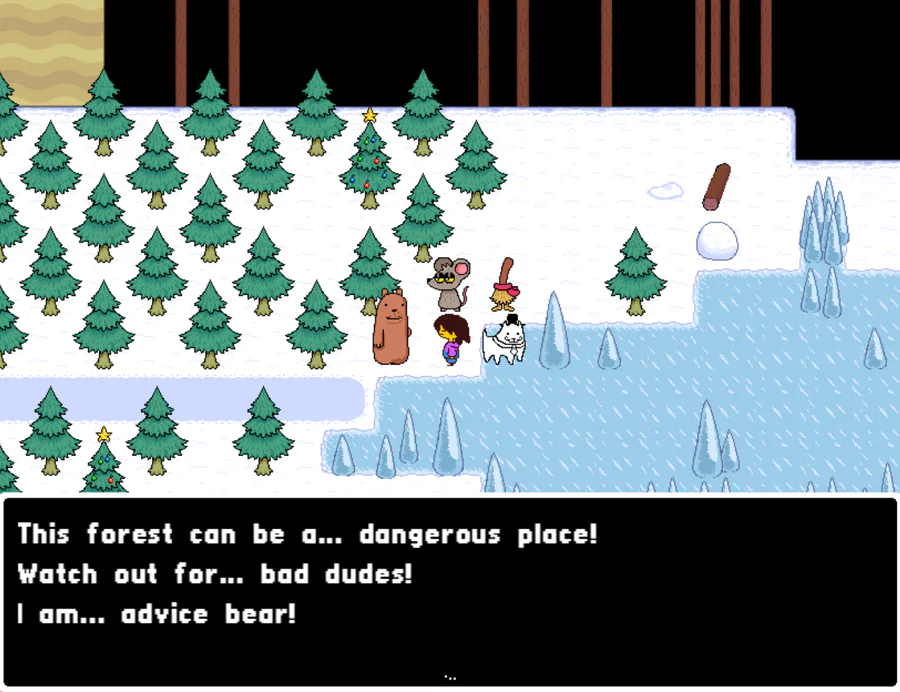Advance the advice bear dialogue box

449,676
